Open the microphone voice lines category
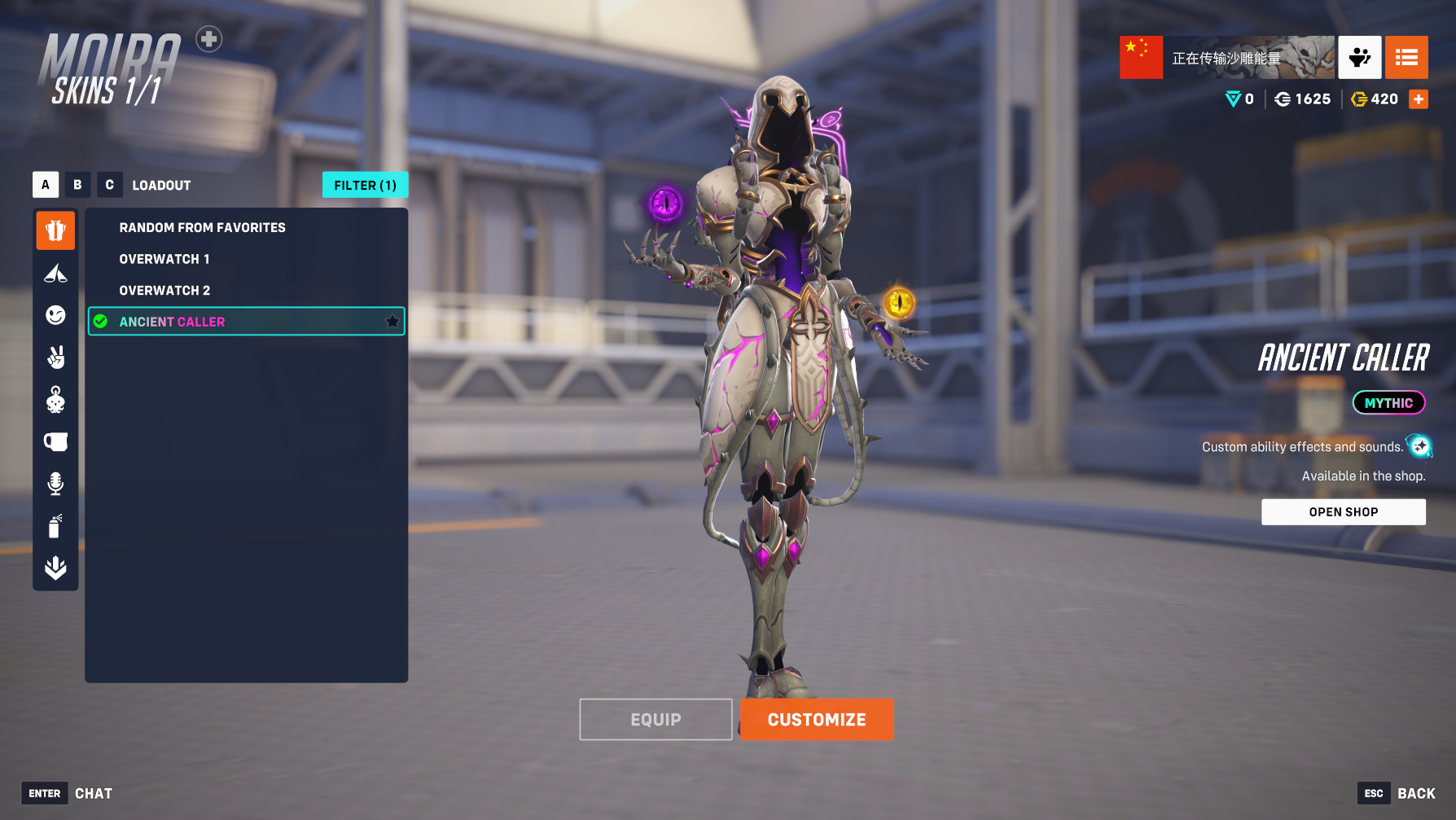Viewport: 1456px width, 820px height. 55,484
